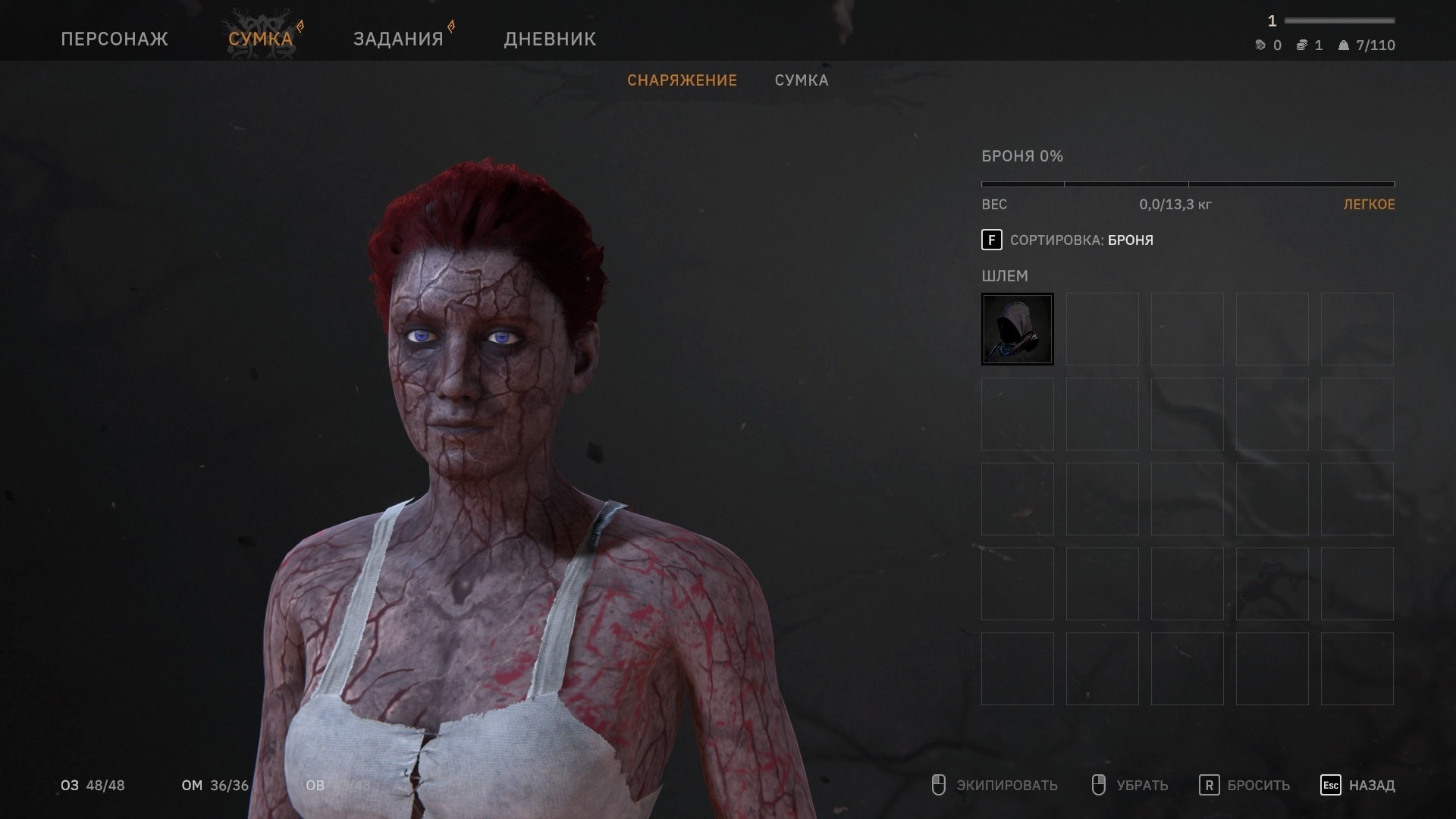Click the Убрать remove action
The image size is (1456, 819).
pyautogui.click(x=1130, y=786)
